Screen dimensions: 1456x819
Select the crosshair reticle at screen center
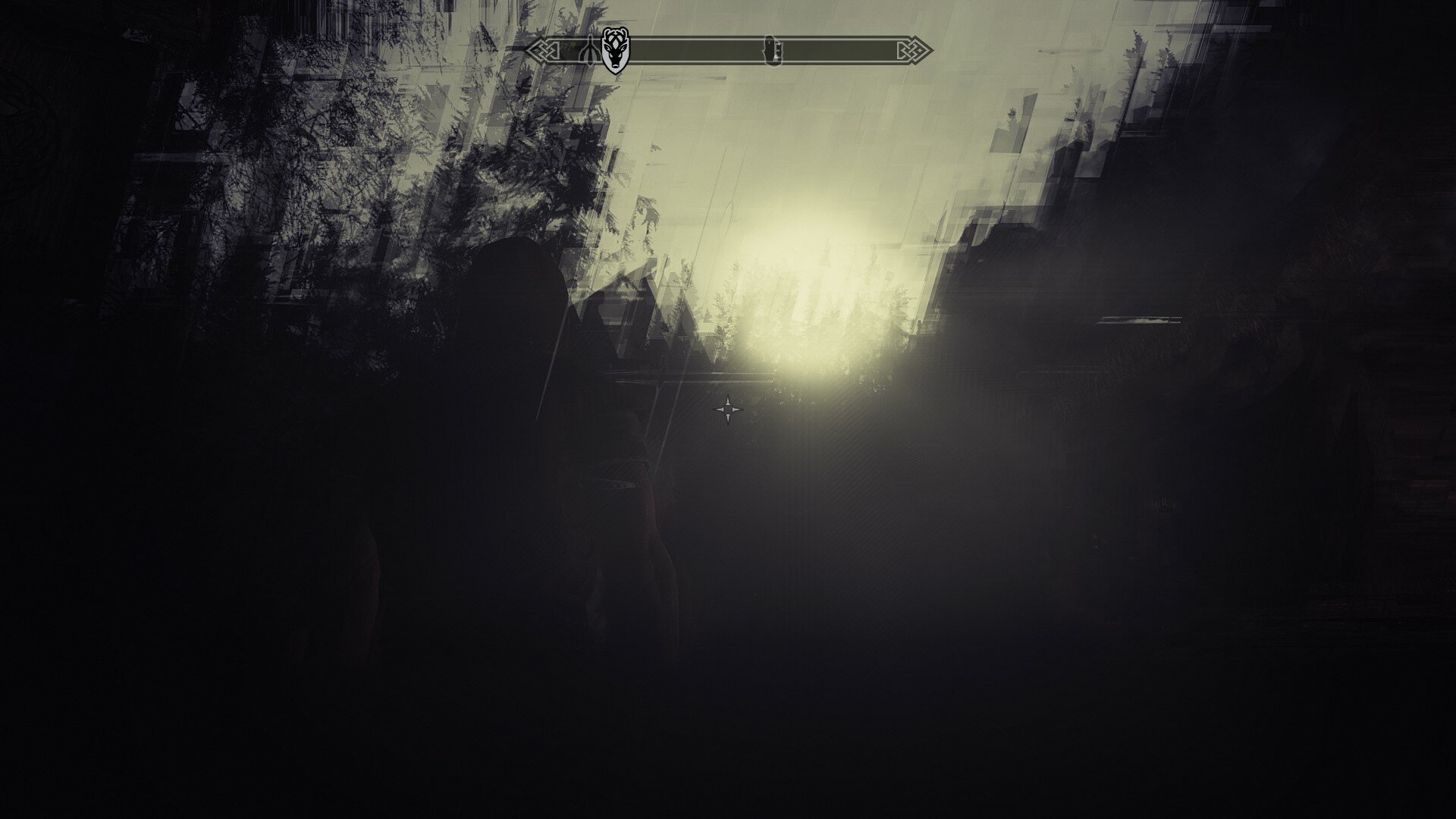click(x=727, y=409)
